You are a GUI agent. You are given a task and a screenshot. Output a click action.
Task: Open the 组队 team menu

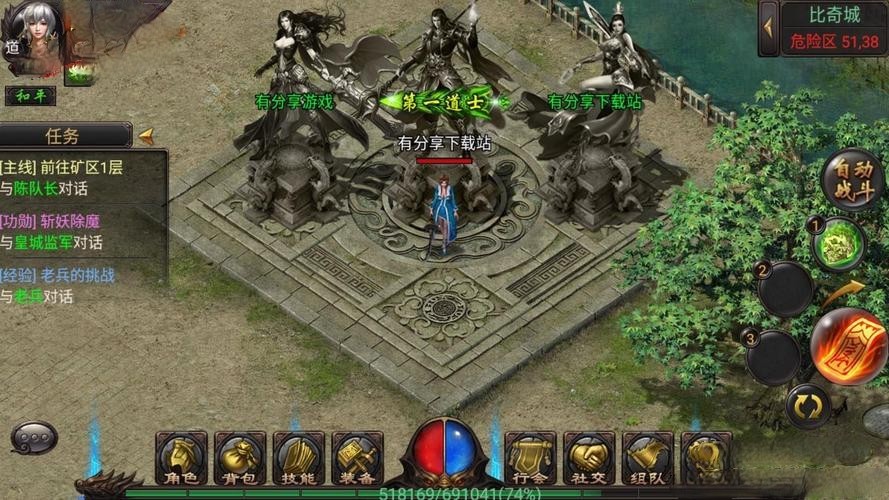(648, 458)
